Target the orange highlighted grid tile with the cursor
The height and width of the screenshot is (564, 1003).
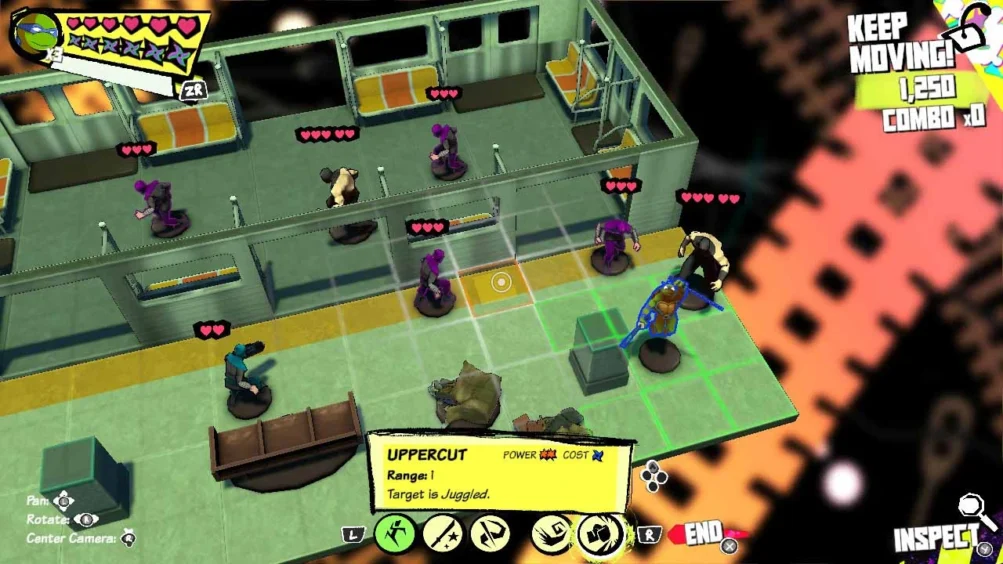(500, 283)
